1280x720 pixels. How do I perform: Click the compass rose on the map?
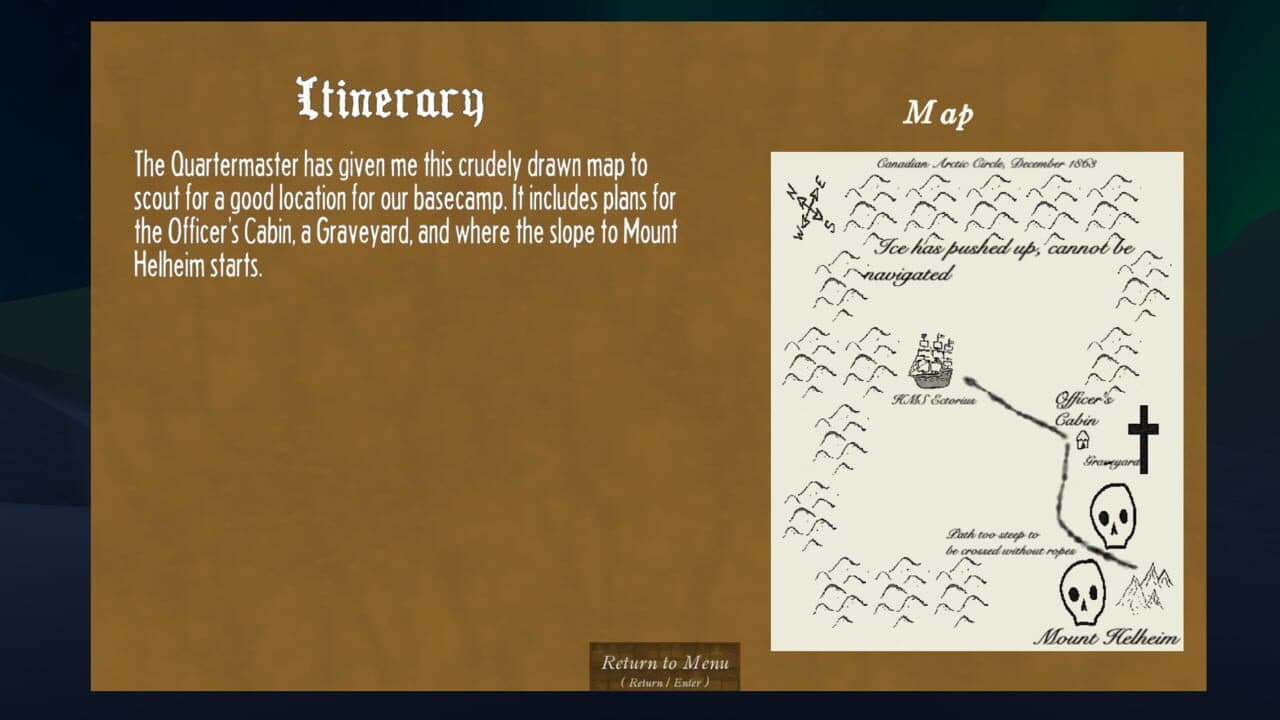point(808,204)
